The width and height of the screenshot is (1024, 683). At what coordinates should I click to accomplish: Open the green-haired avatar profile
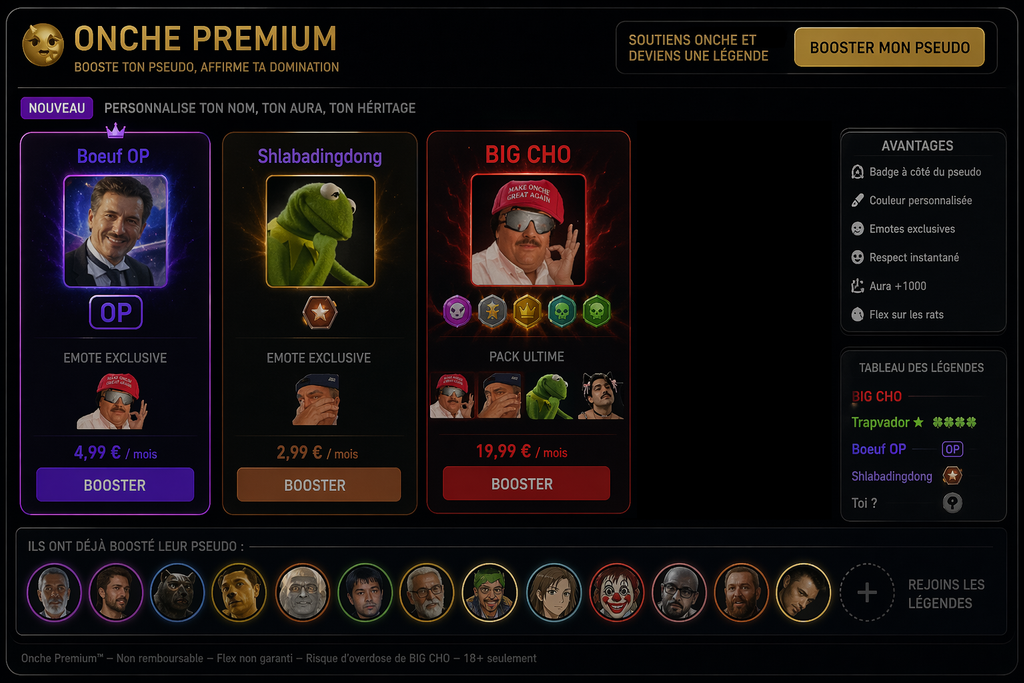(490, 592)
